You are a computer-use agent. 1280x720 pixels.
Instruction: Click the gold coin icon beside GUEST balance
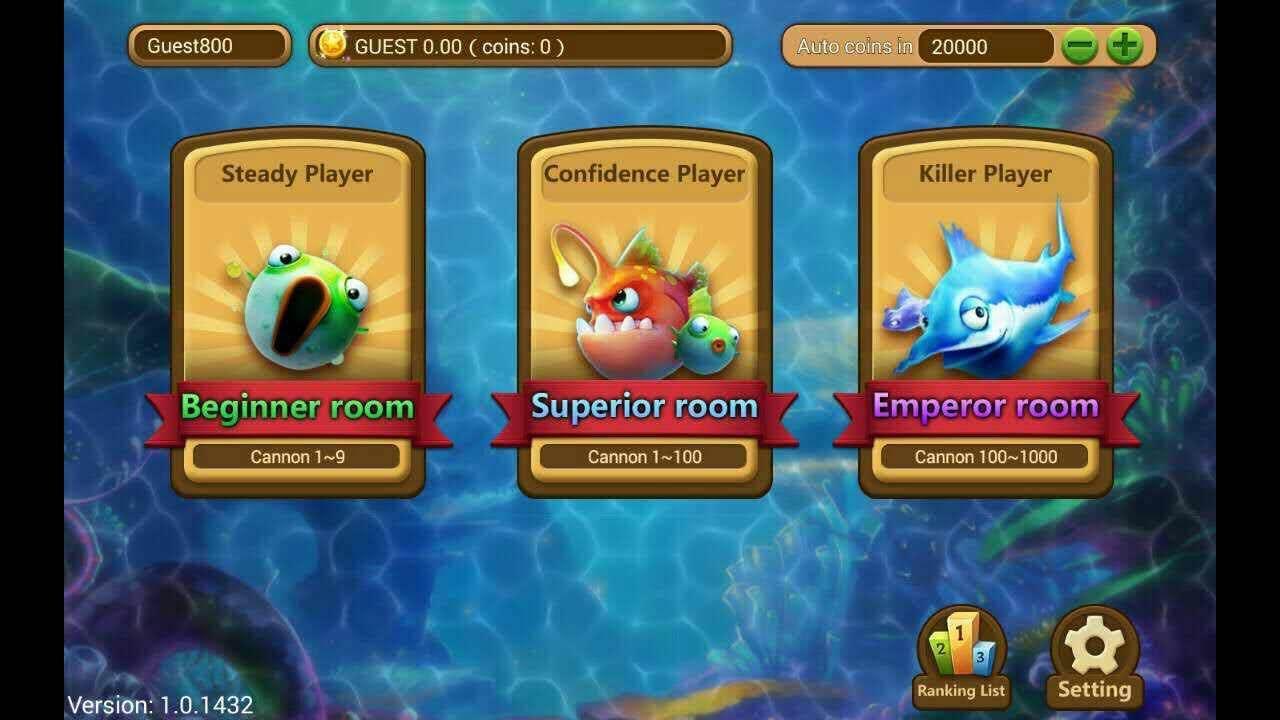click(x=332, y=45)
